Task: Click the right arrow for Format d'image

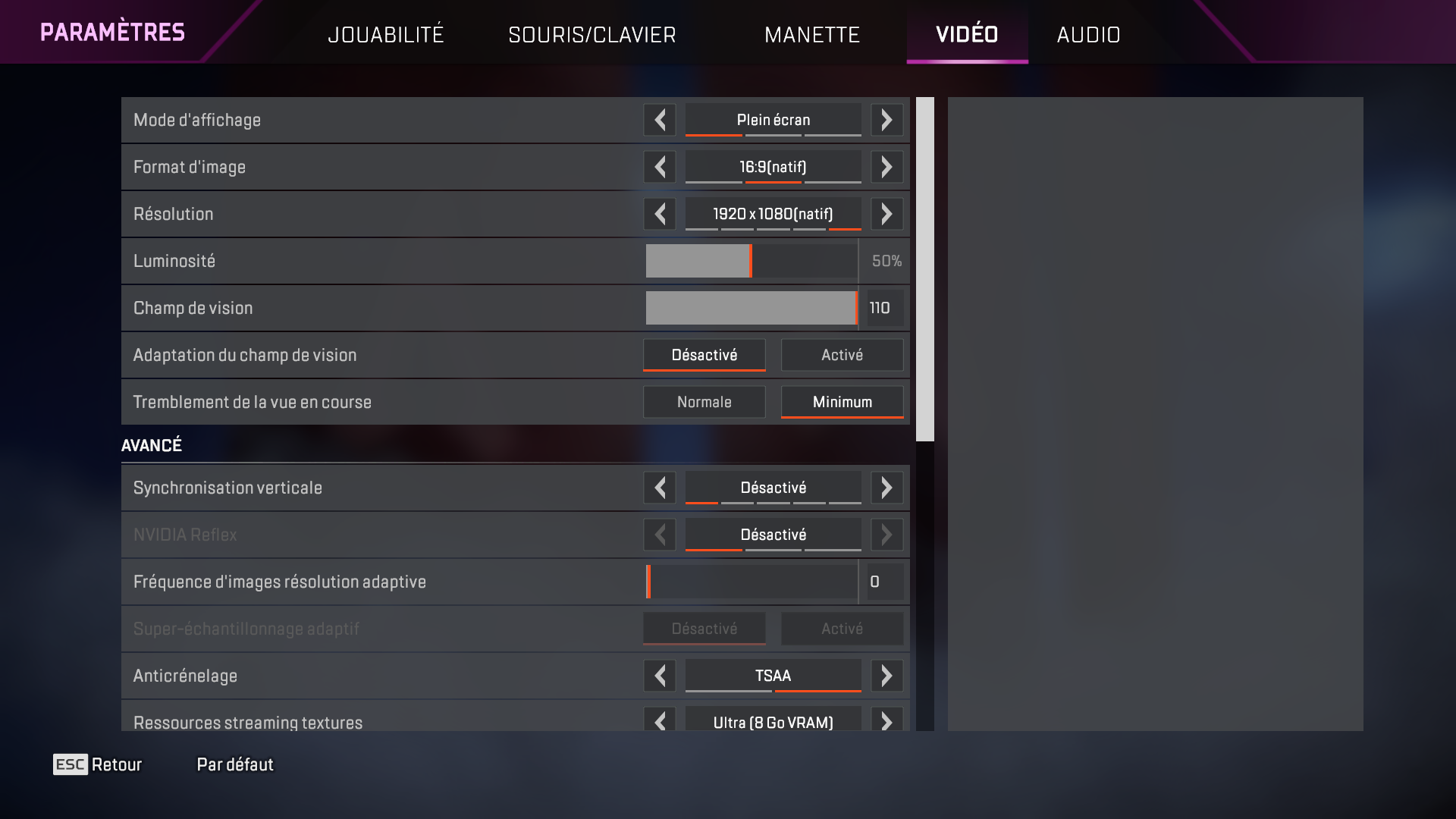Action: (886, 167)
